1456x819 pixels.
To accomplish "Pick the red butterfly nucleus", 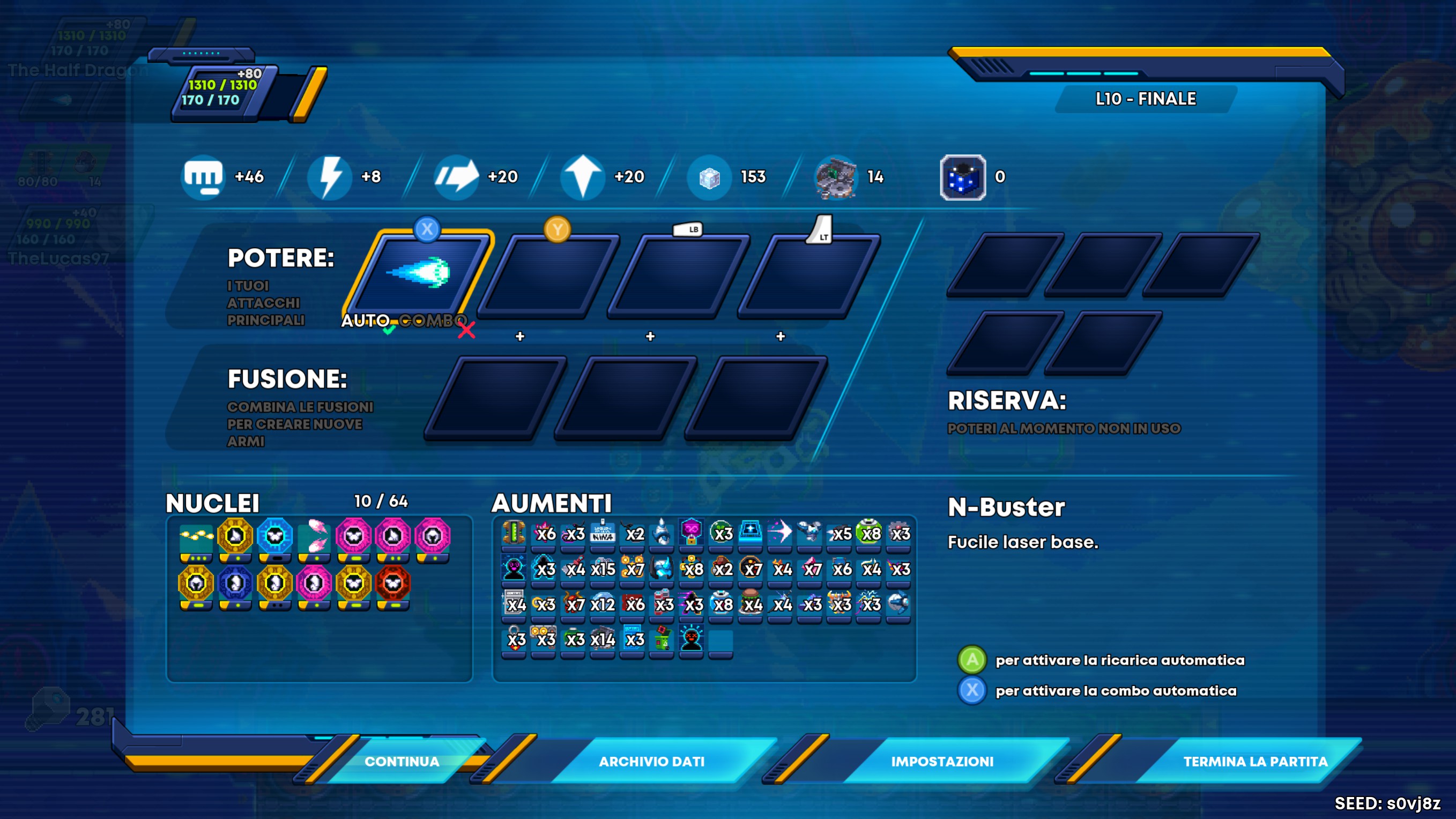I will pos(393,583).
